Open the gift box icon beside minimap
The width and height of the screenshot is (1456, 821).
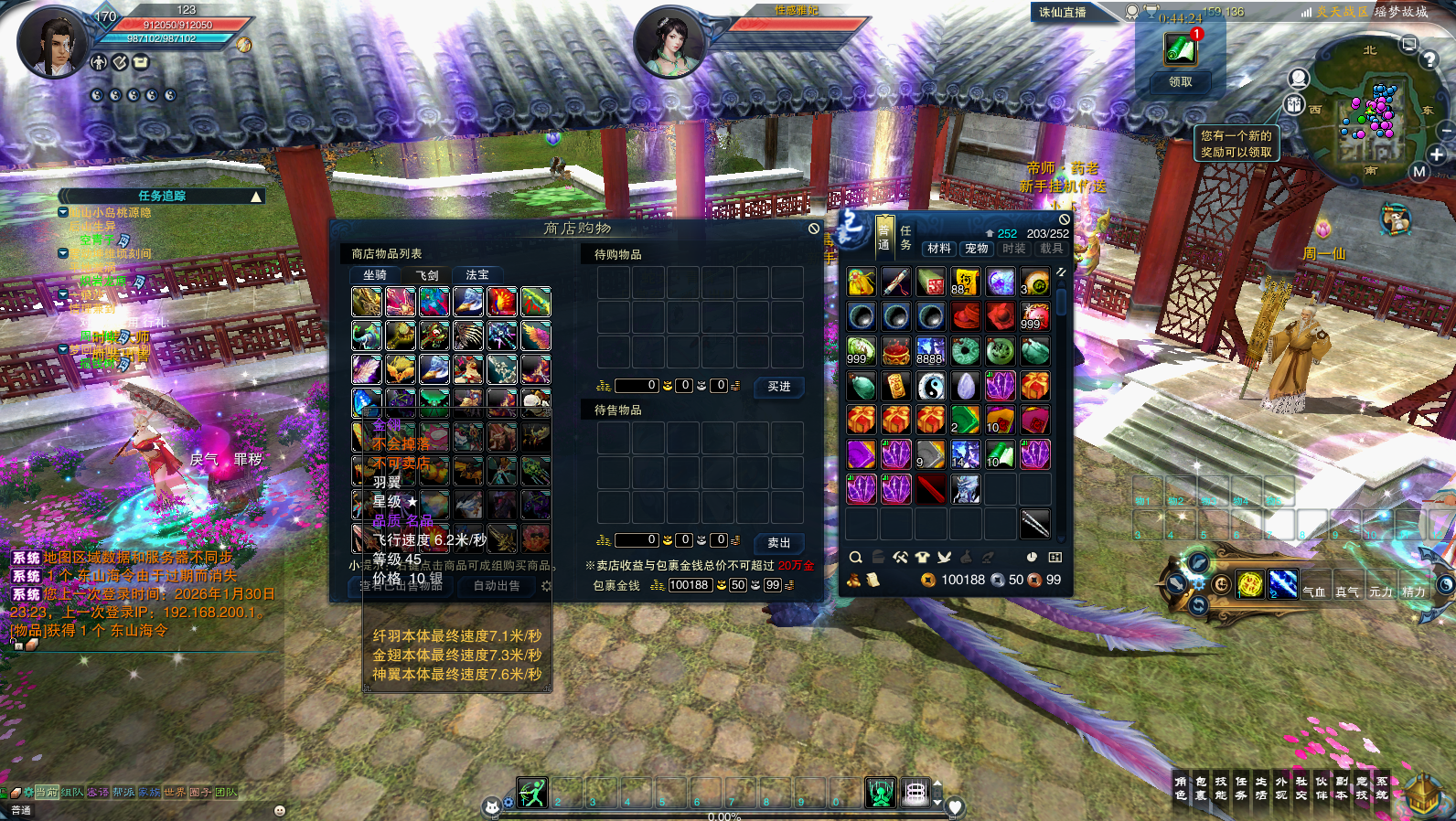point(1294,104)
